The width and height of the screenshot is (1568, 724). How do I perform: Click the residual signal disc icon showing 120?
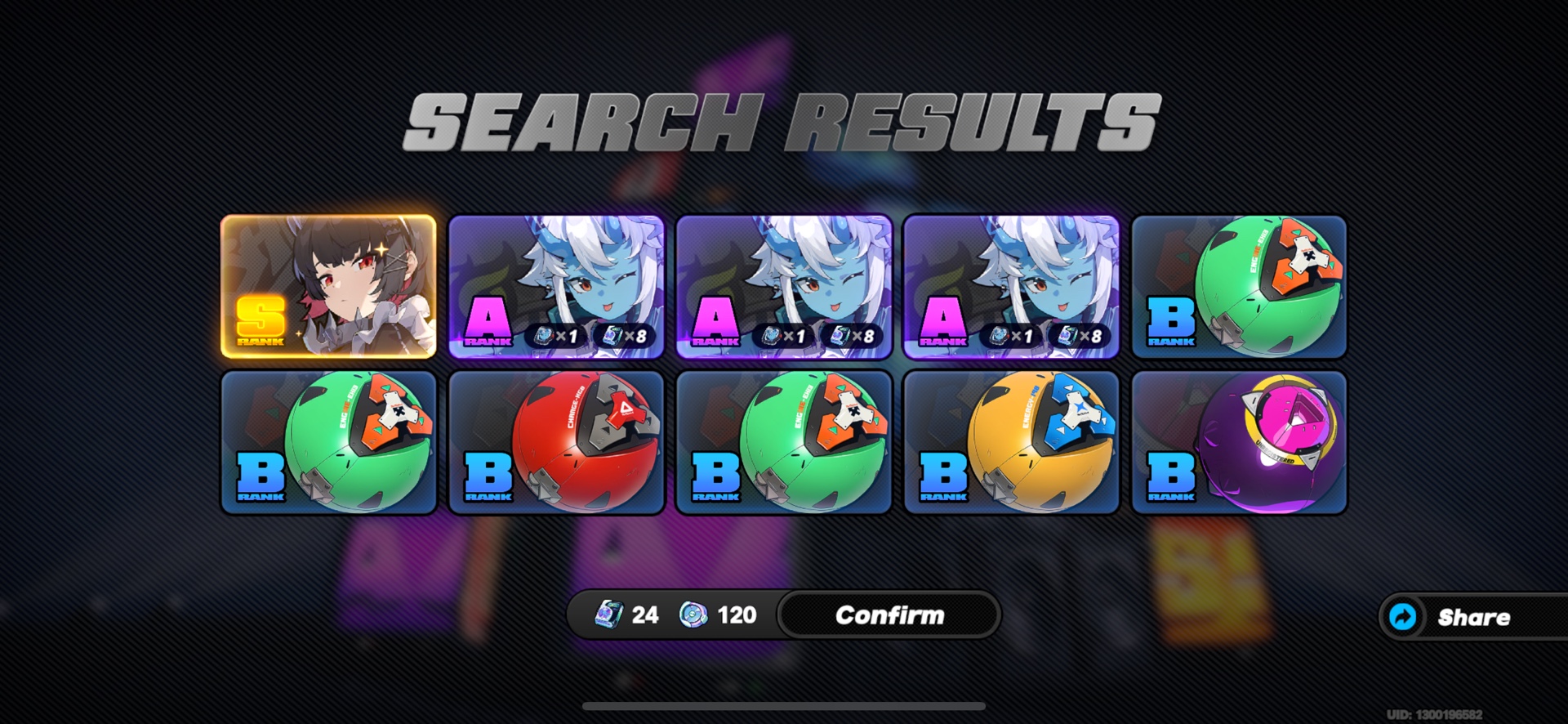click(692, 615)
